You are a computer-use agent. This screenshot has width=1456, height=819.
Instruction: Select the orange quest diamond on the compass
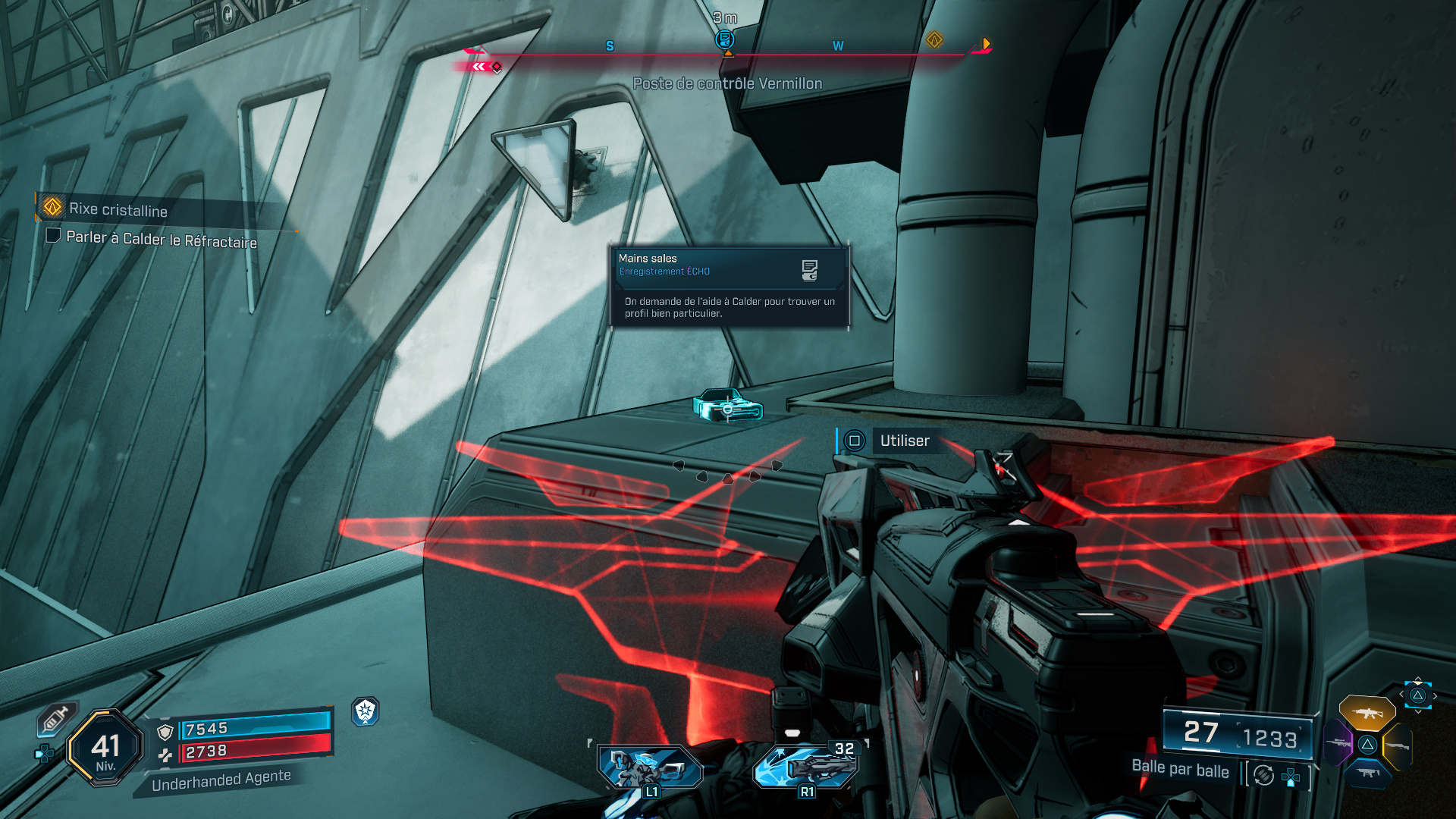[x=934, y=39]
